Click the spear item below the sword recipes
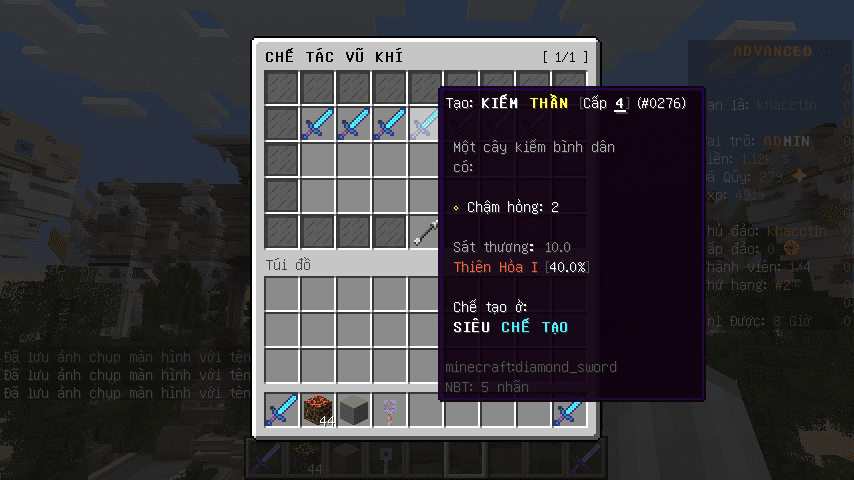This screenshot has height=480, width=854. click(x=425, y=232)
